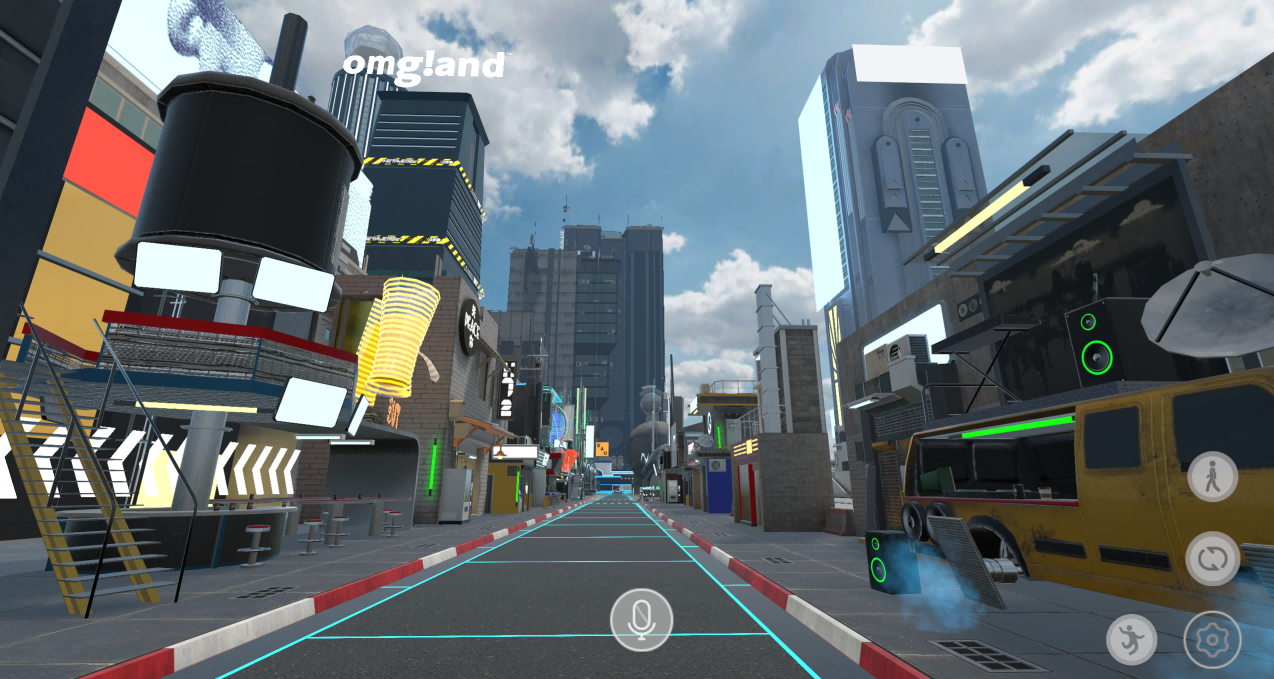
Task: Open the gear settings menu
Action: tap(1212, 640)
